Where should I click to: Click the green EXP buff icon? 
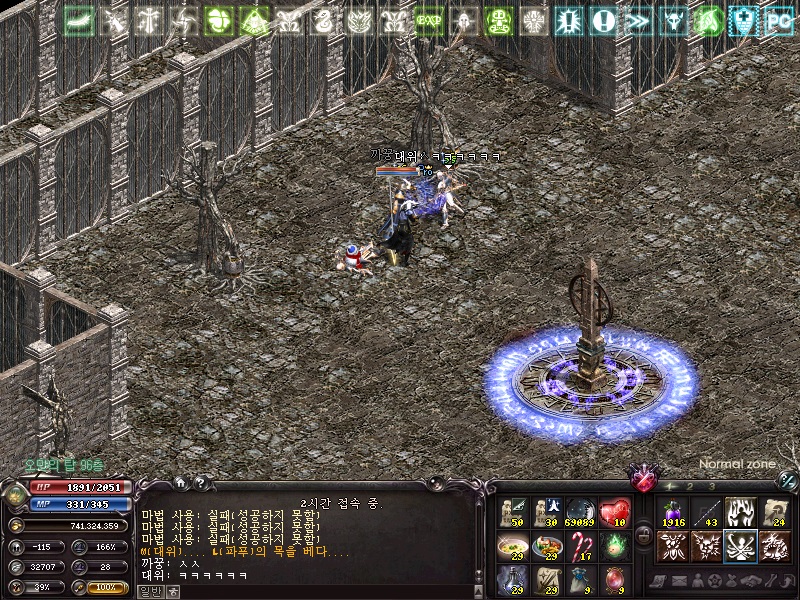(430, 21)
